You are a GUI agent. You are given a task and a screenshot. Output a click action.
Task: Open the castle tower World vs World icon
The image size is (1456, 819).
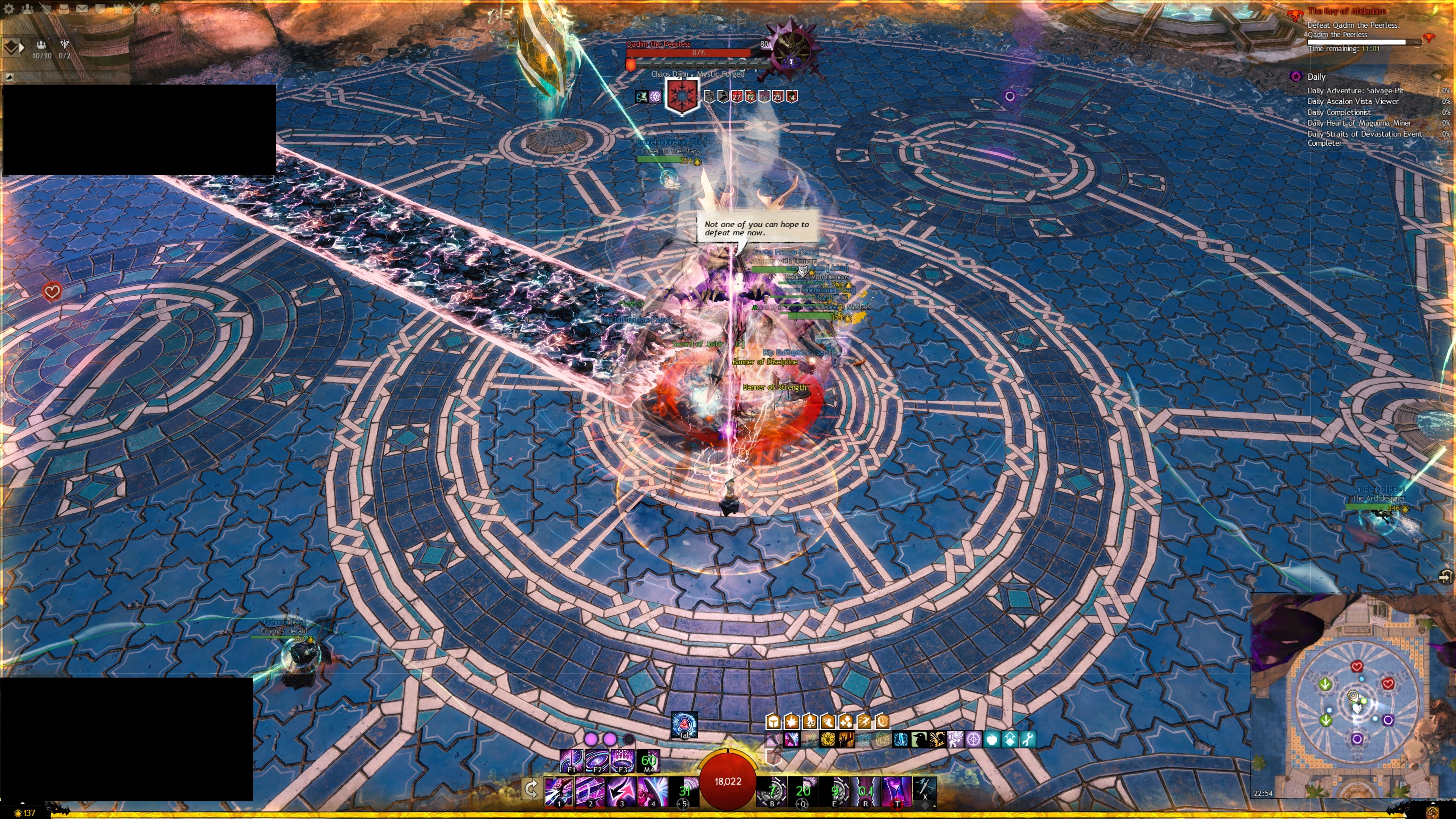pos(118,8)
